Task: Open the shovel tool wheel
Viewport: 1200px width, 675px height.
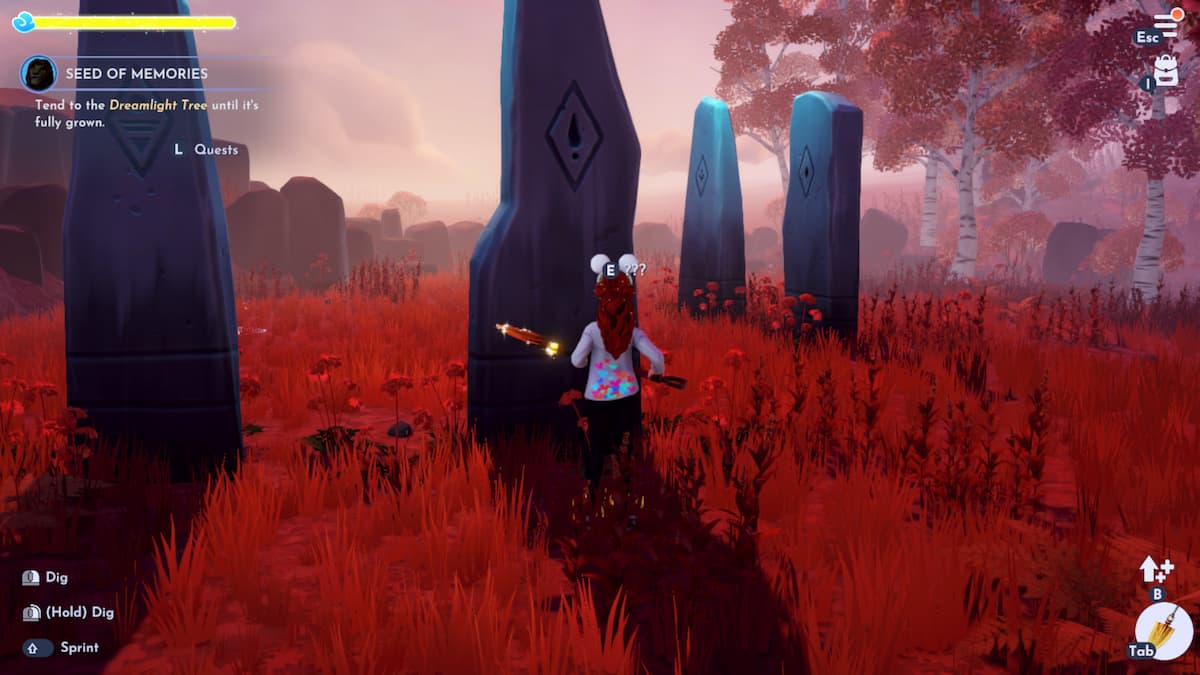Action: pyautogui.click(x=1164, y=632)
